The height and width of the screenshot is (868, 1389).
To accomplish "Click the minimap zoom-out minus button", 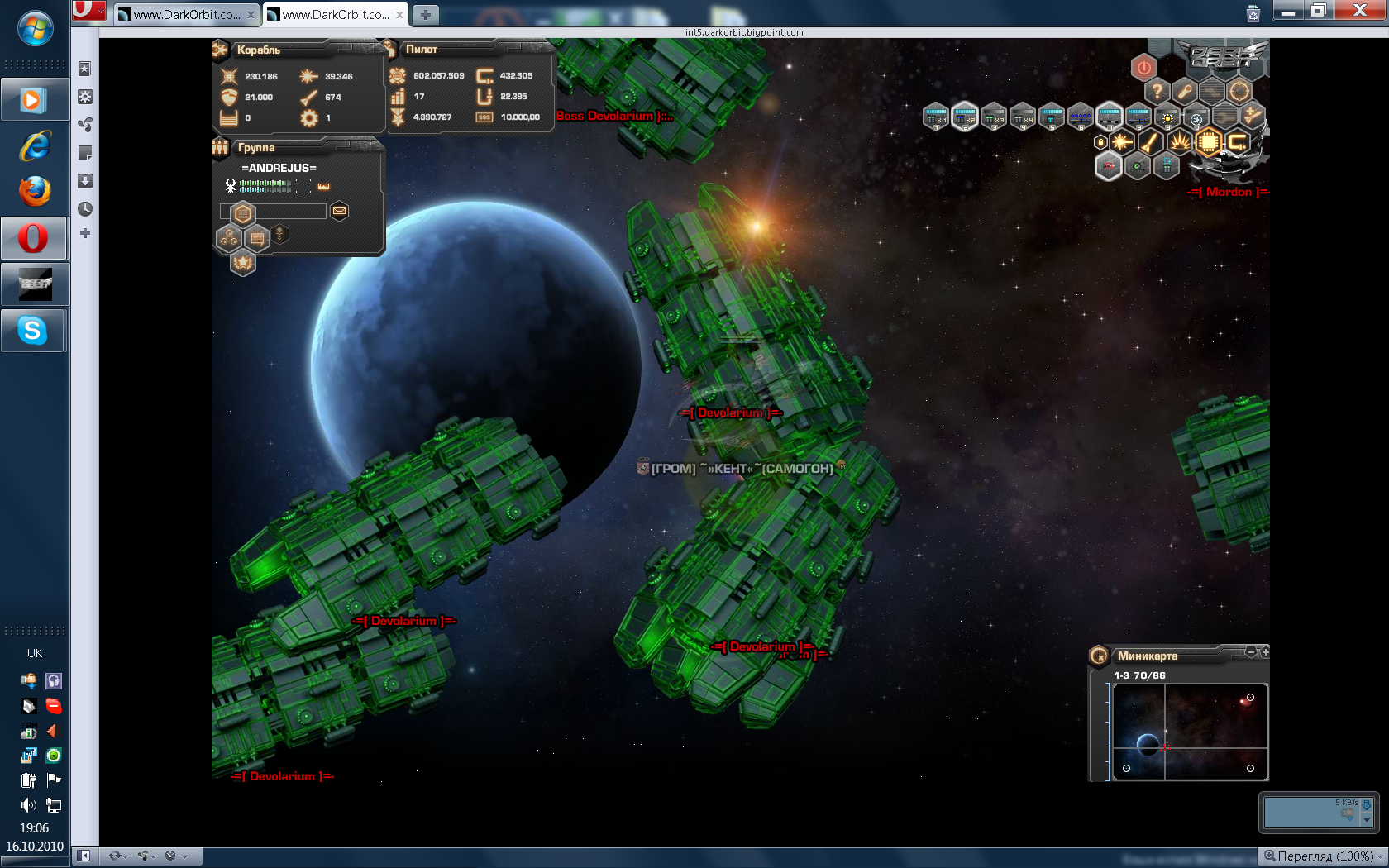I will (x=1251, y=652).
